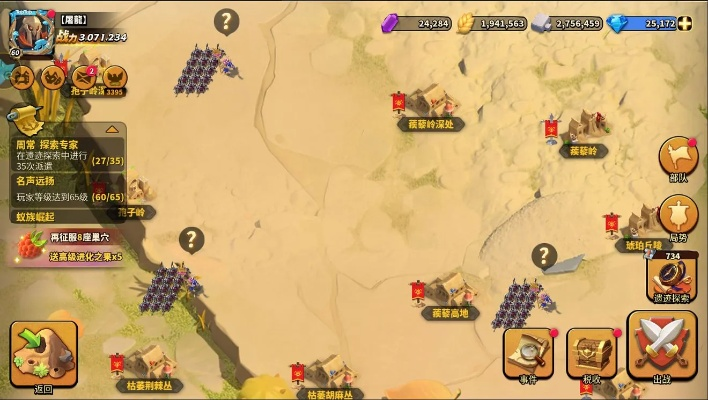Tap the 出战 crossed swords battle button

(x=661, y=347)
